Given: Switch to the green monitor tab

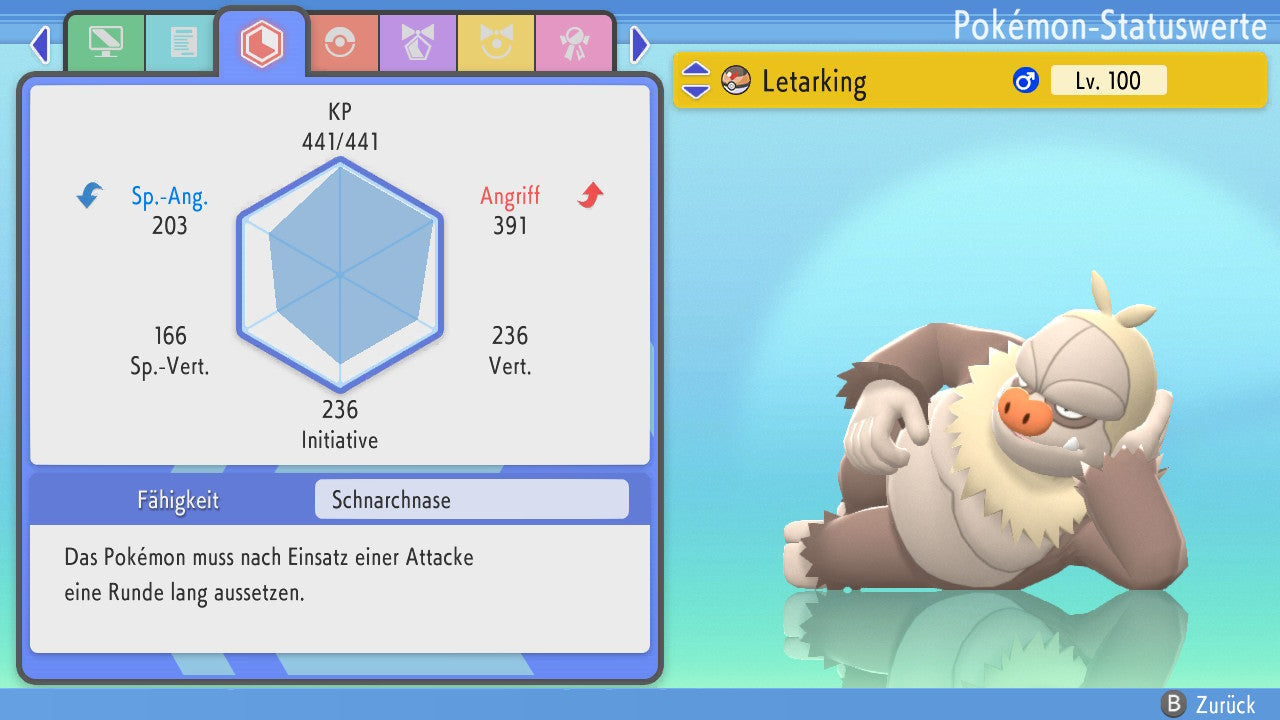Looking at the screenshot, I should 105,43.
